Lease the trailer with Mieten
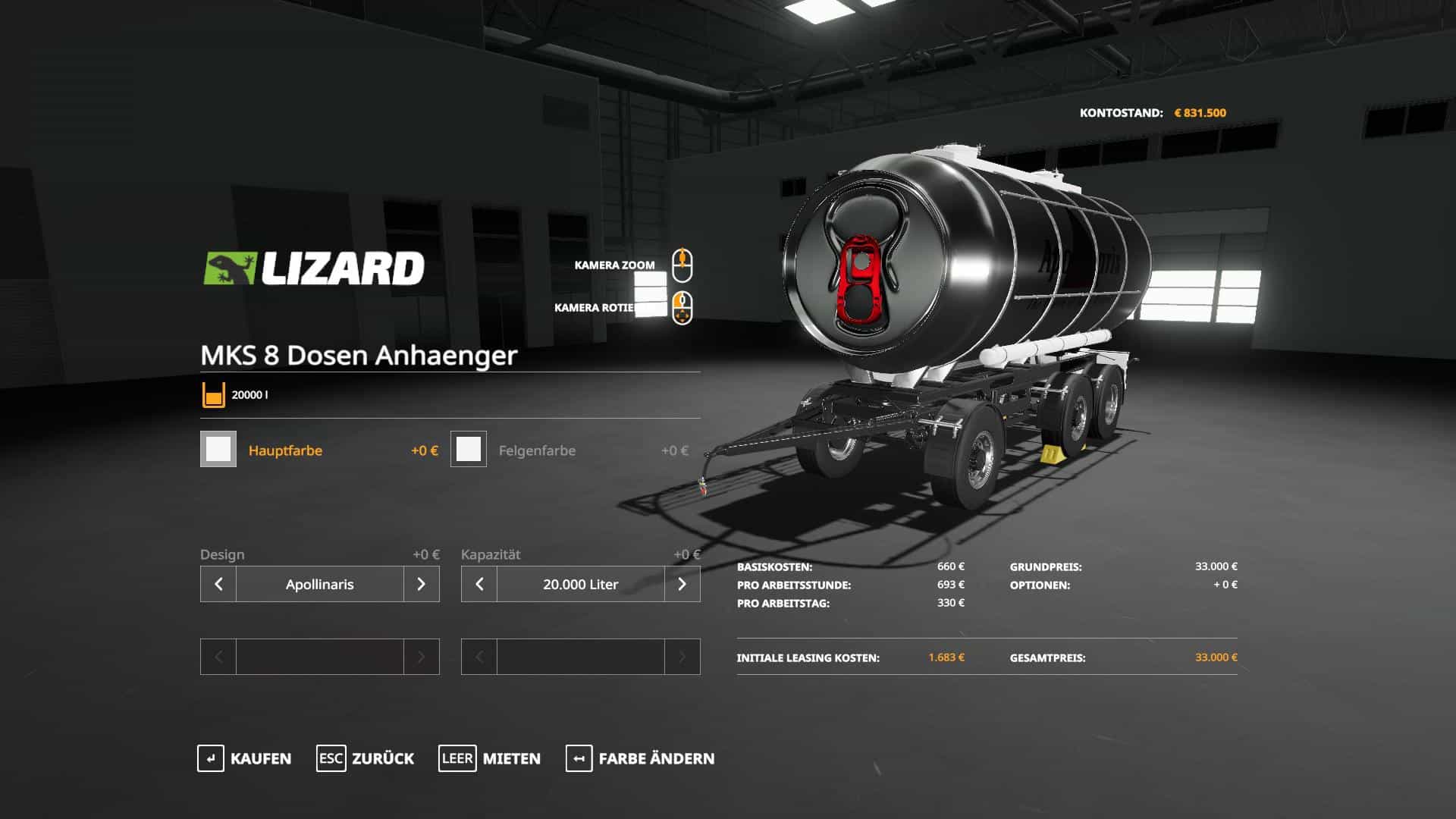 (x=490, y=758)
